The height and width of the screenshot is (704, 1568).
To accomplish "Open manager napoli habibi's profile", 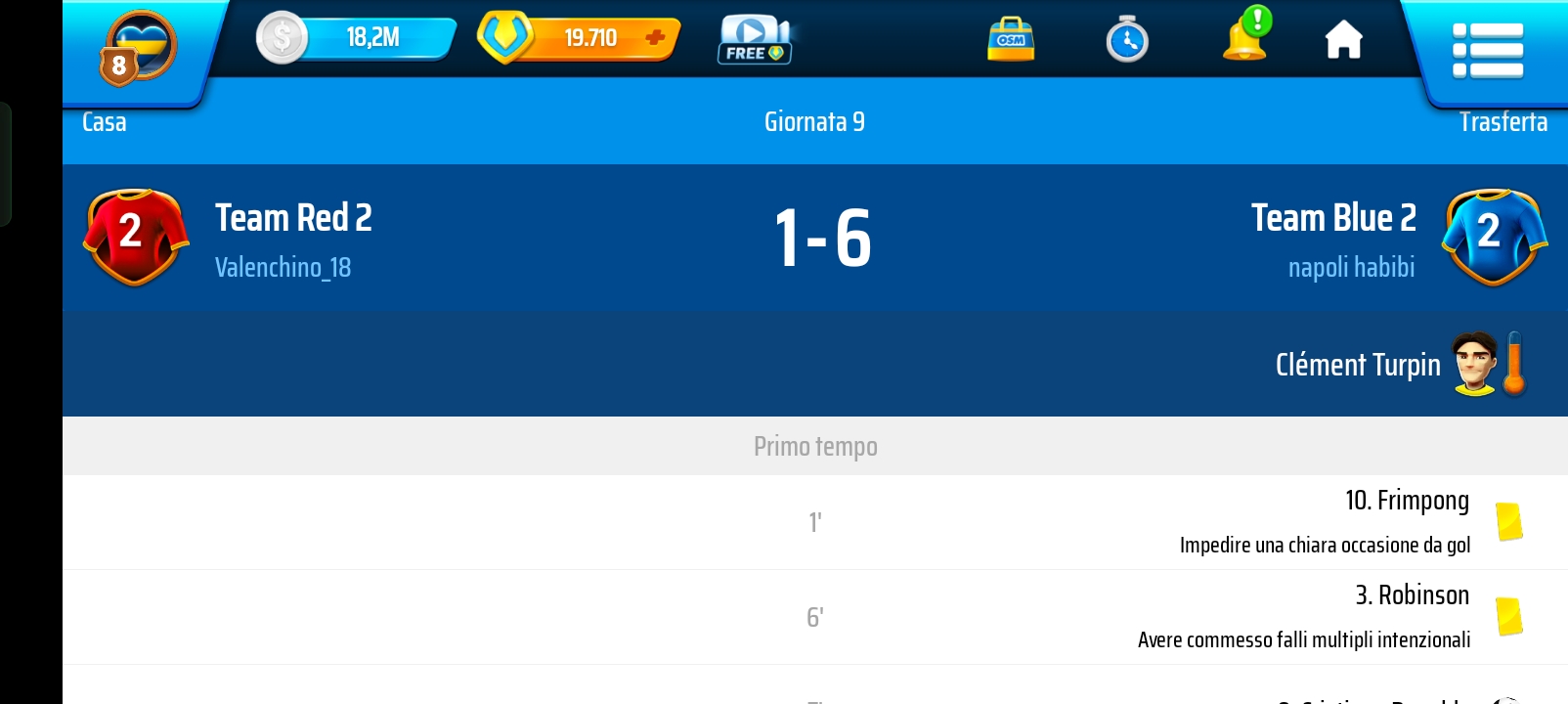I will [x=1351, y=268].
